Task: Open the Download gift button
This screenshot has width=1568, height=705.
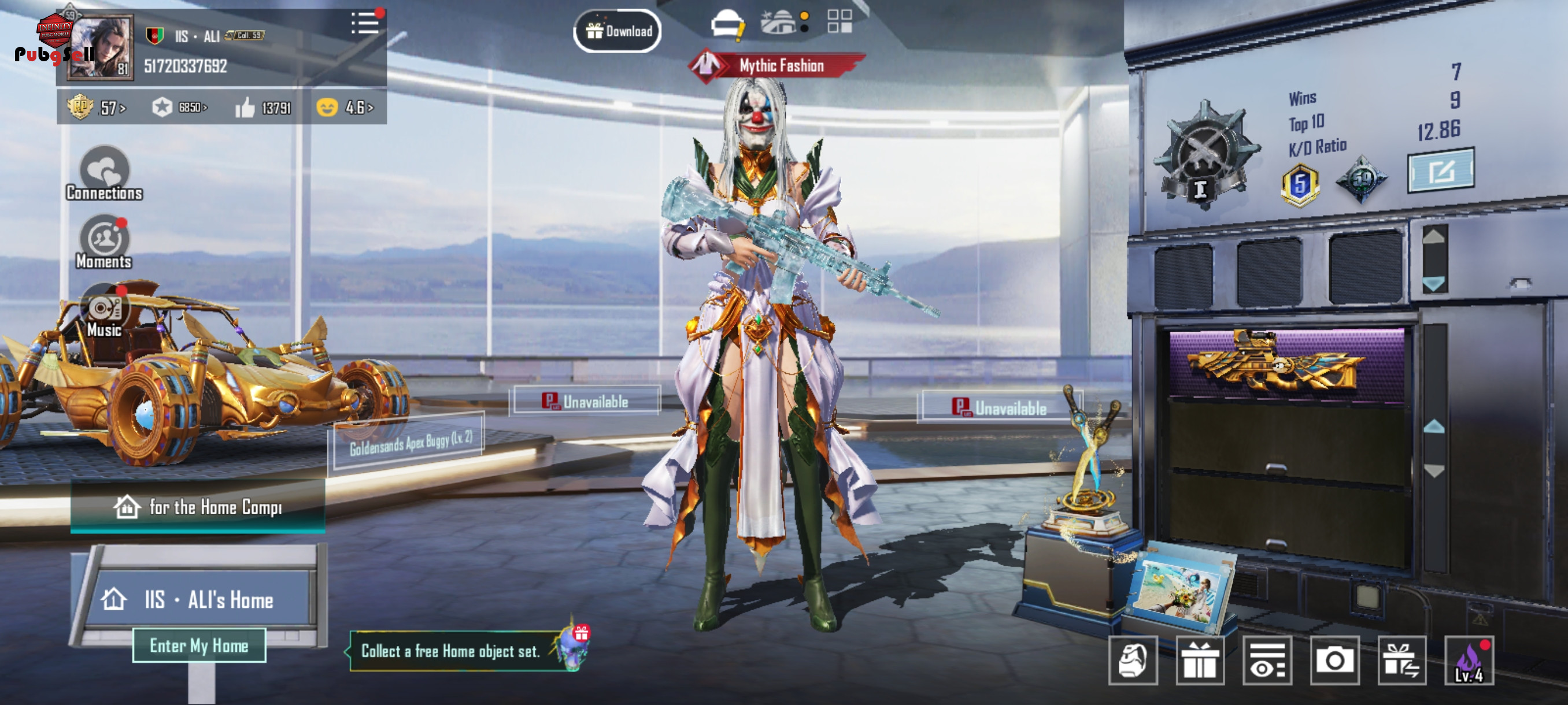Action: [x=617, y=31]
